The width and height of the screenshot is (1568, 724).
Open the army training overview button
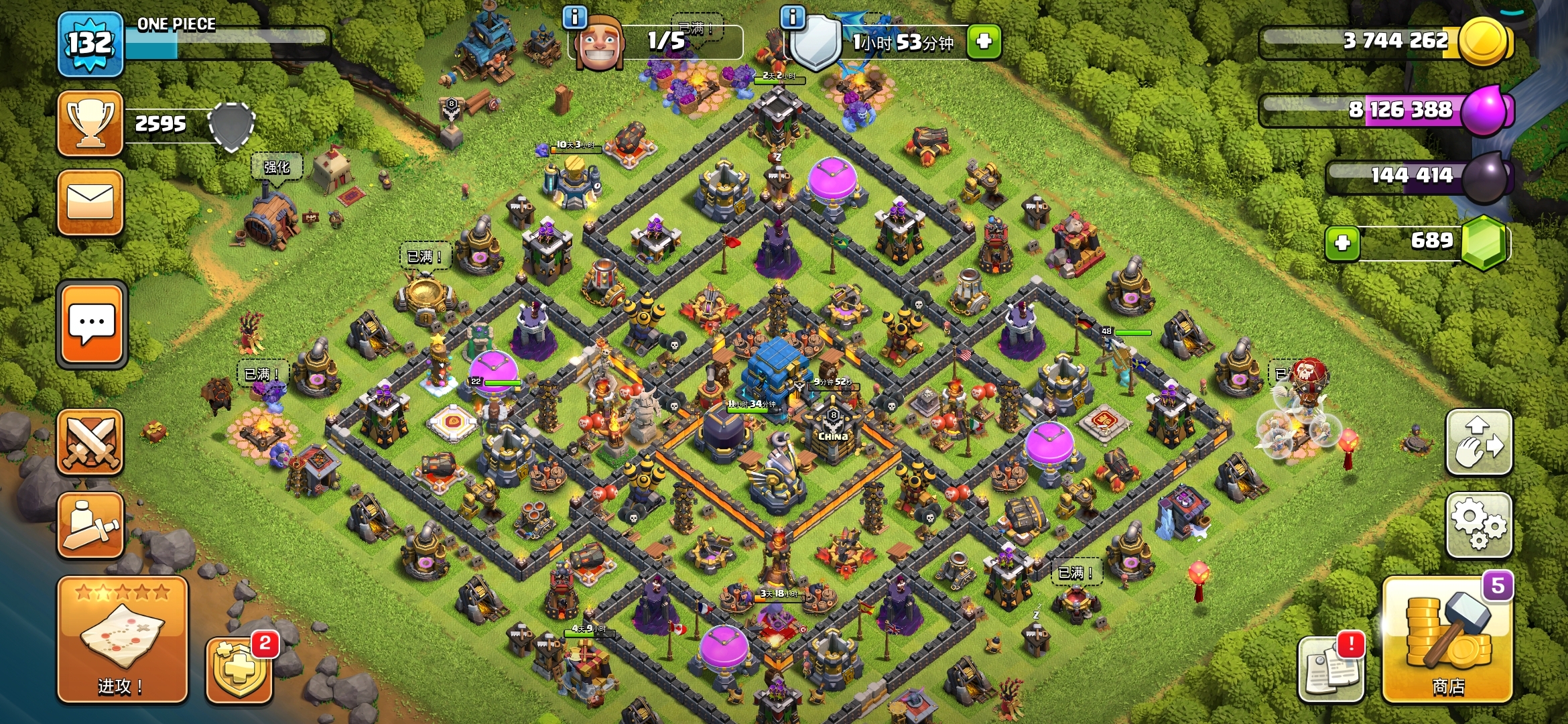[x=90, y=525]
